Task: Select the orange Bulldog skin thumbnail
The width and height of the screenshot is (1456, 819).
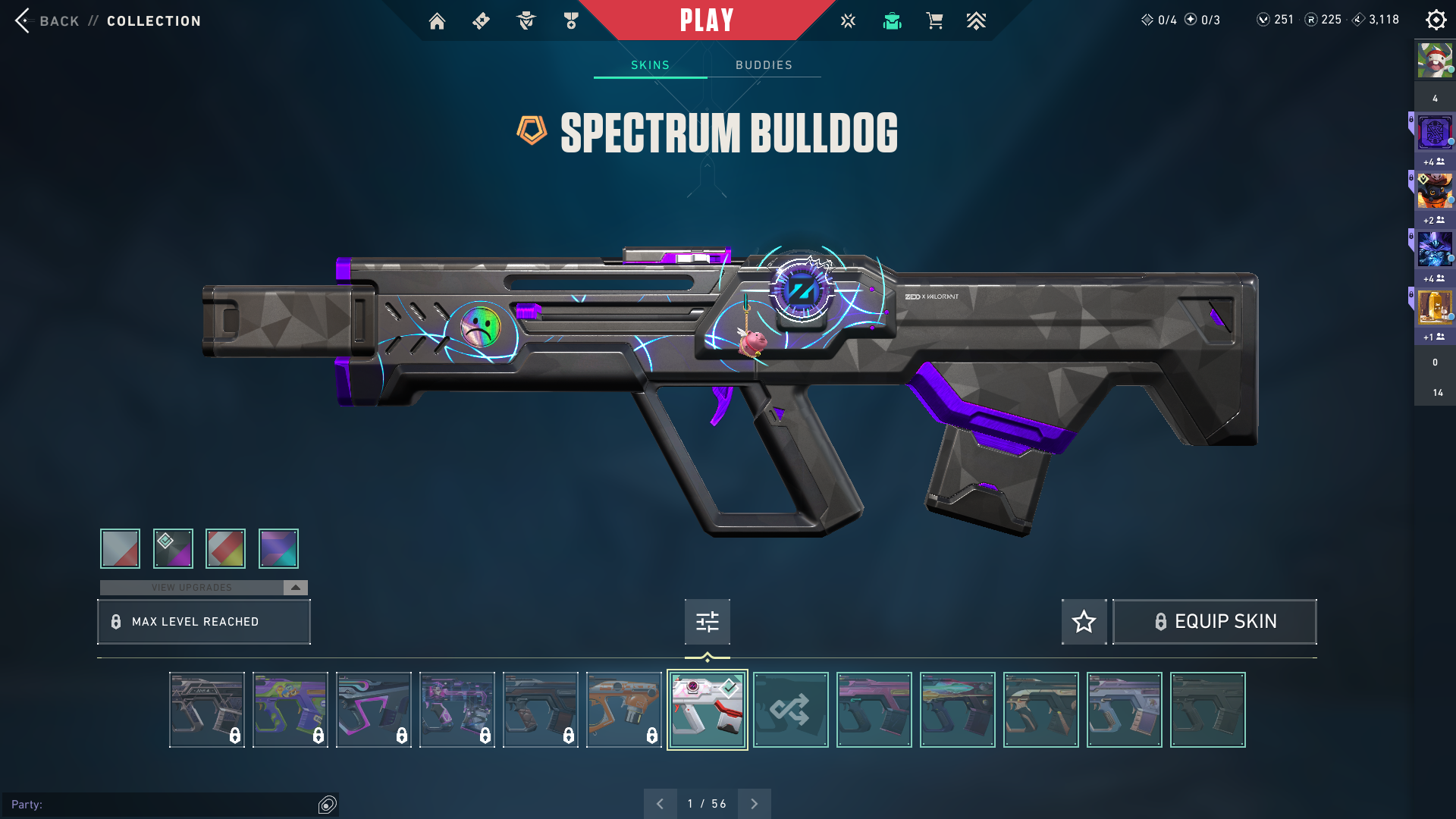Action: pos(623,710)
